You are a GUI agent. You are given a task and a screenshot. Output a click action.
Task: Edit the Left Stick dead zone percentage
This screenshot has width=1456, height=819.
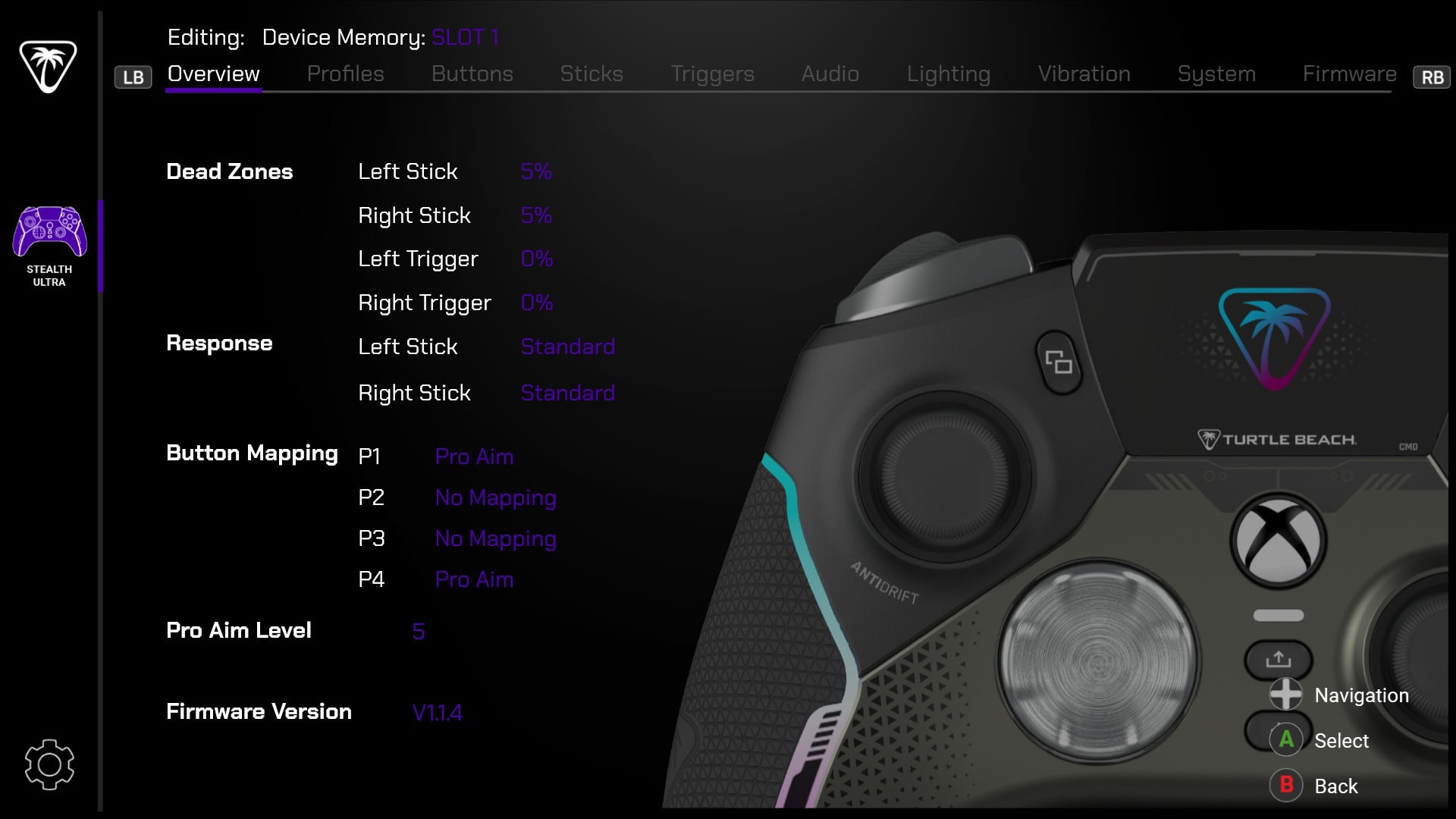click(x=536, y=171)
